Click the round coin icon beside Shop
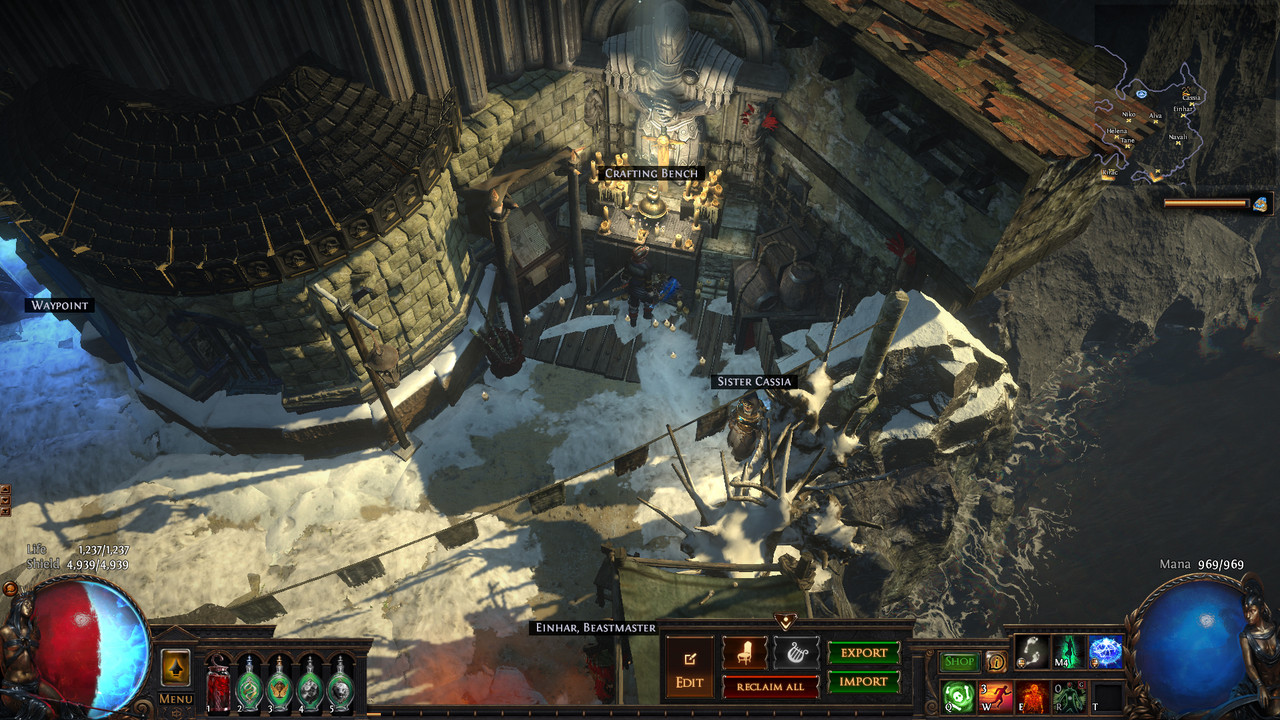Viewport: 1280px width, 720px height. 996,662
